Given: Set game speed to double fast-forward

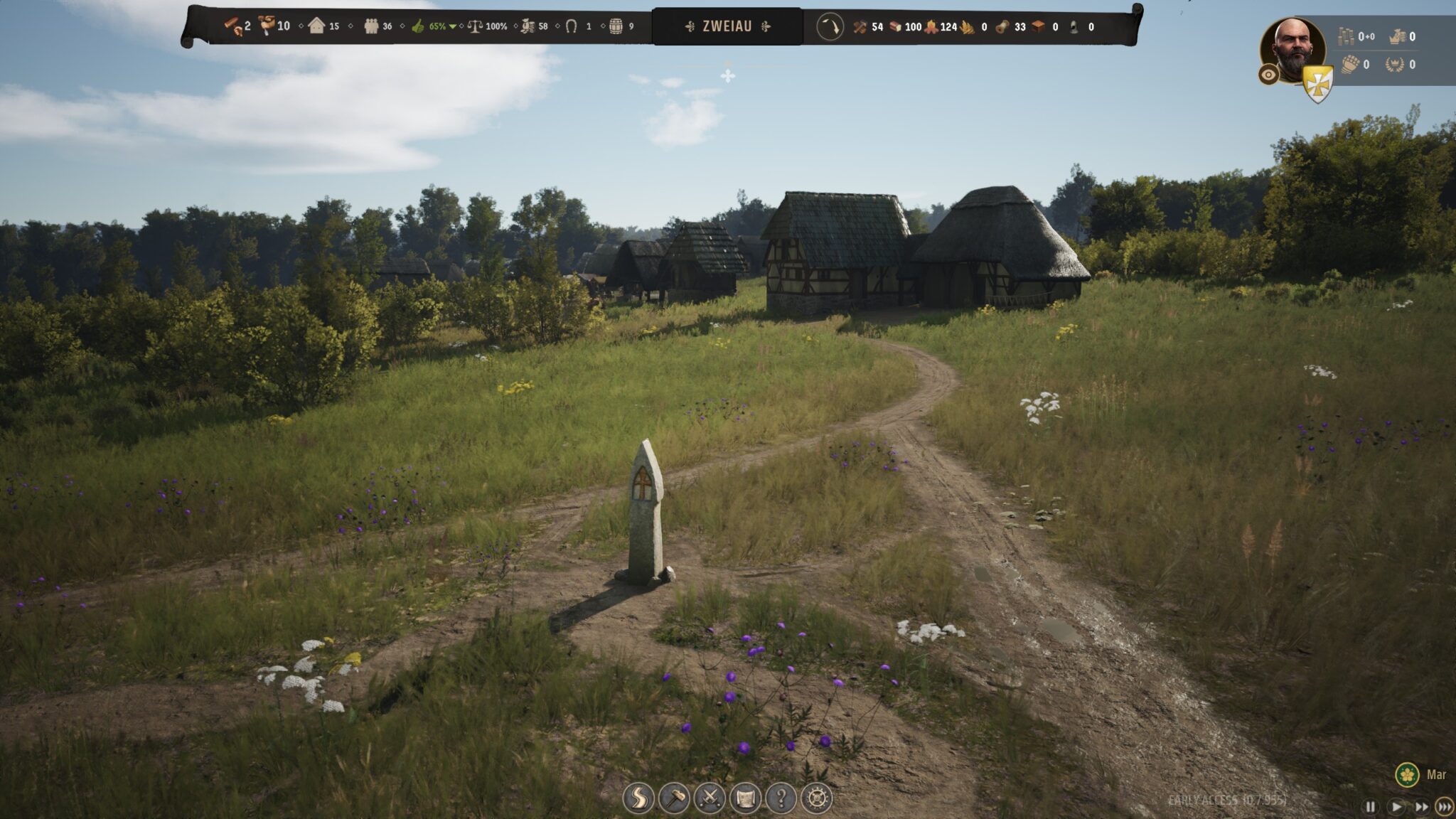Looking at the screenshot, I should [1420, 806].
